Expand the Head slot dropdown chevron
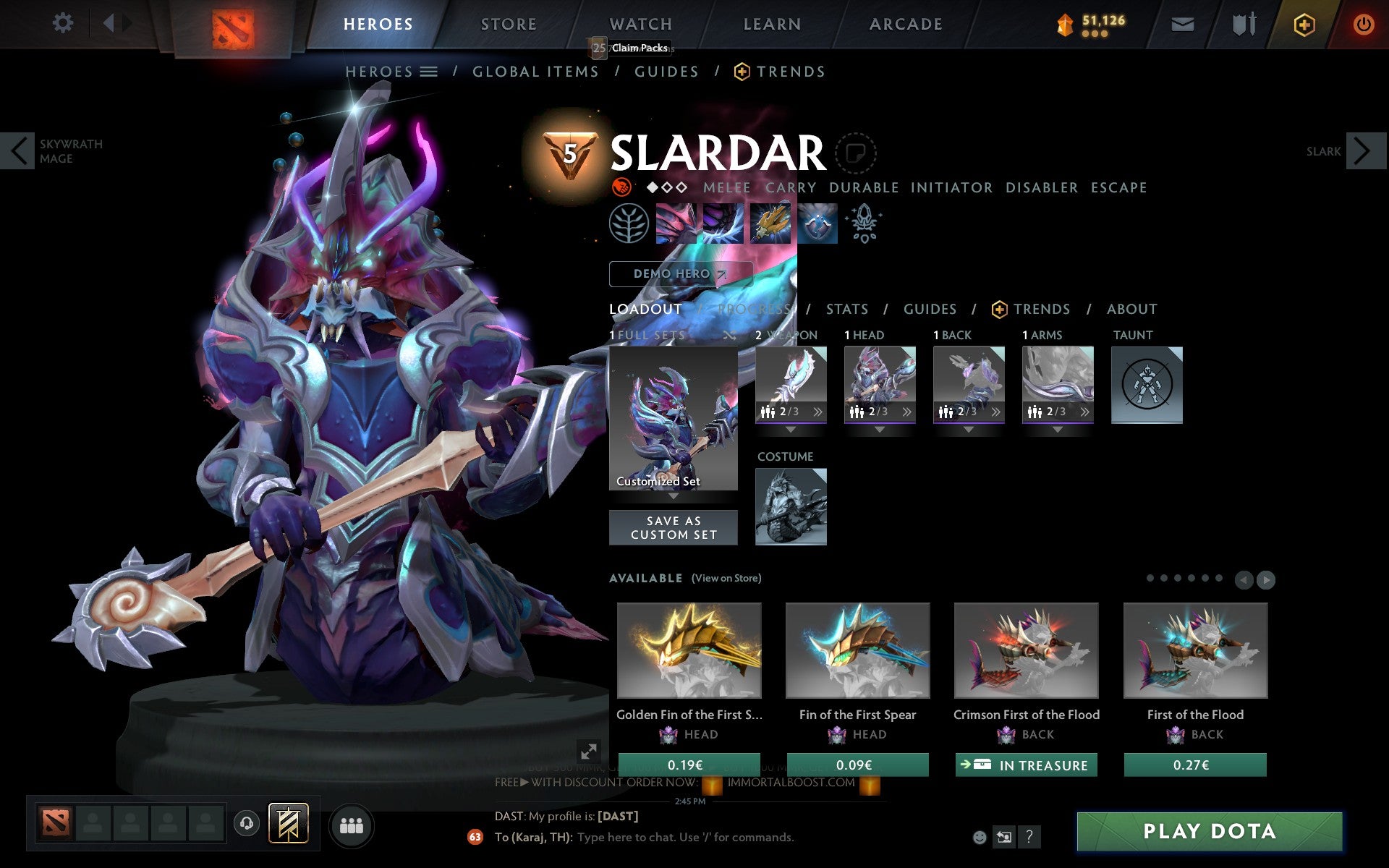 point(880,430)
